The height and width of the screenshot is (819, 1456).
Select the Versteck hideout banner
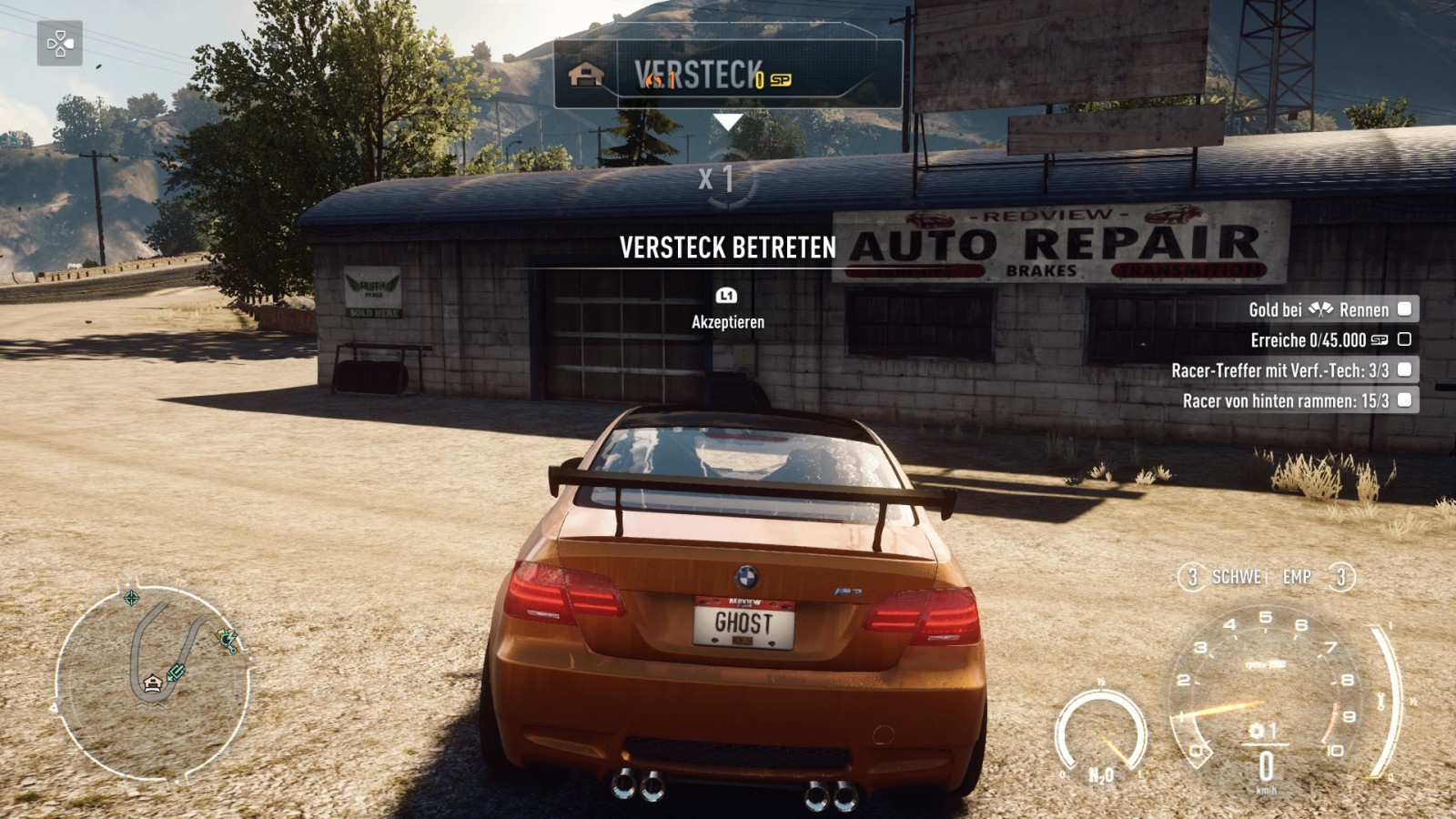(x=727, y=75)
